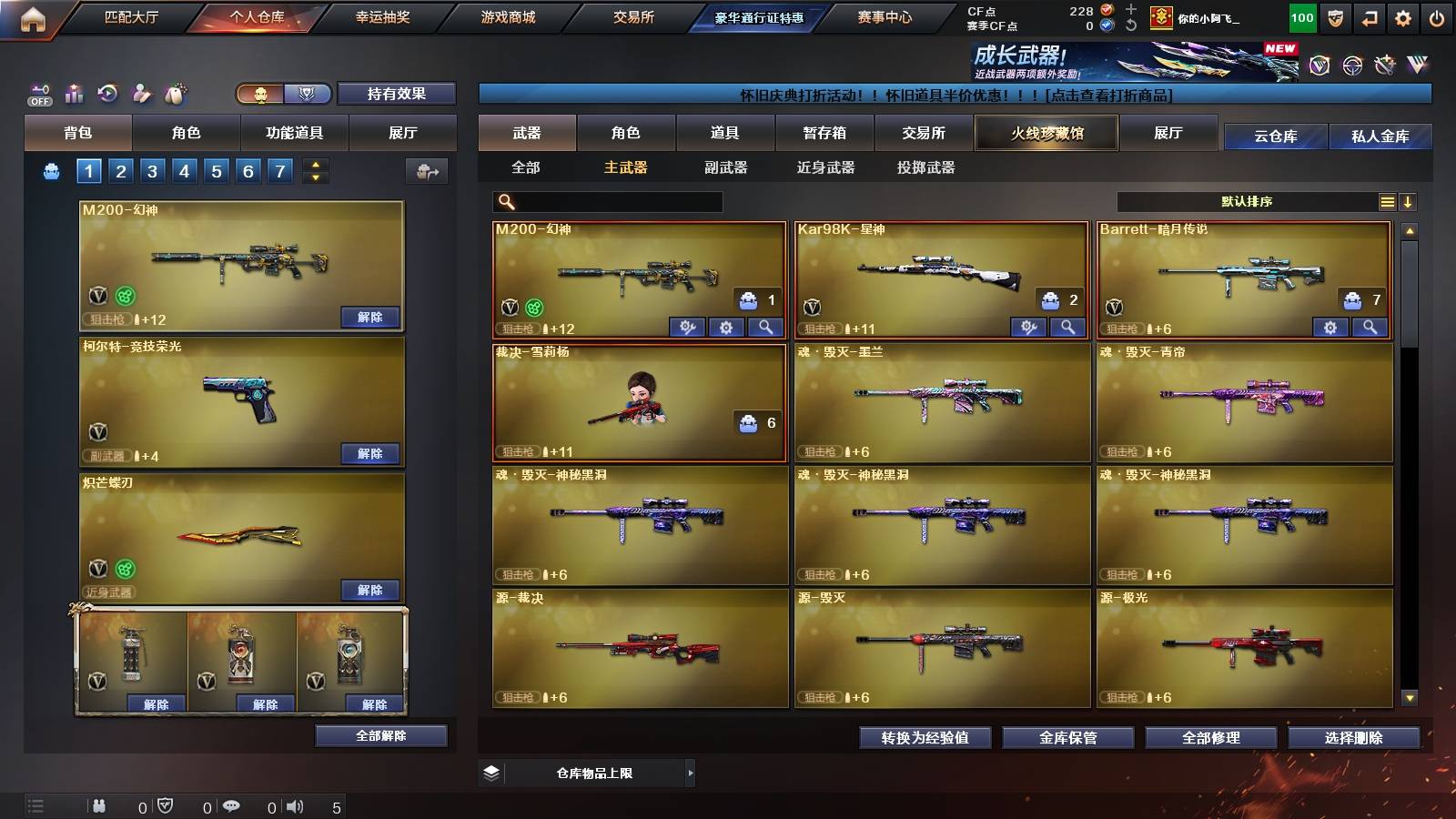Click the 全部解除 button
Screen dimensions: 1456x819
point(382,735)
